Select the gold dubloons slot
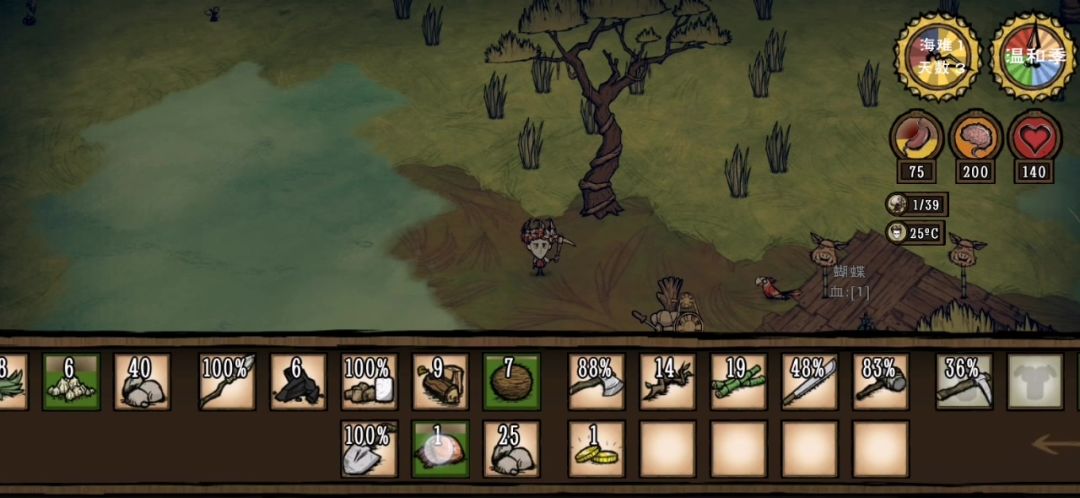 click(596, 448)
